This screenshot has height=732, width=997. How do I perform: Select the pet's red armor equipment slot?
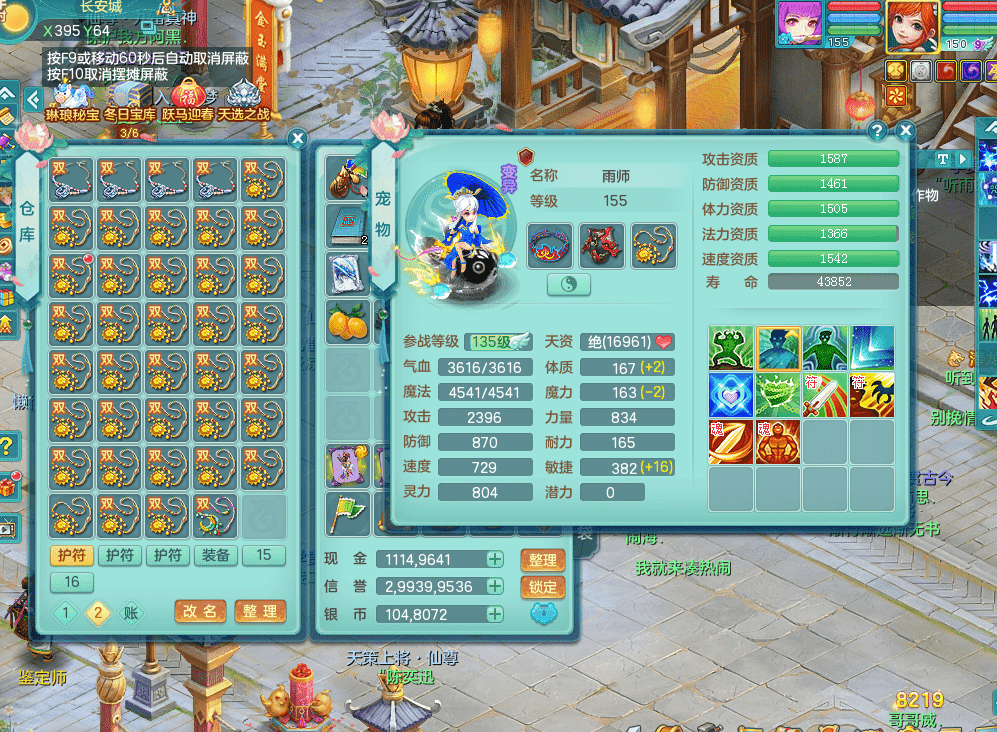tap(602, 245)
